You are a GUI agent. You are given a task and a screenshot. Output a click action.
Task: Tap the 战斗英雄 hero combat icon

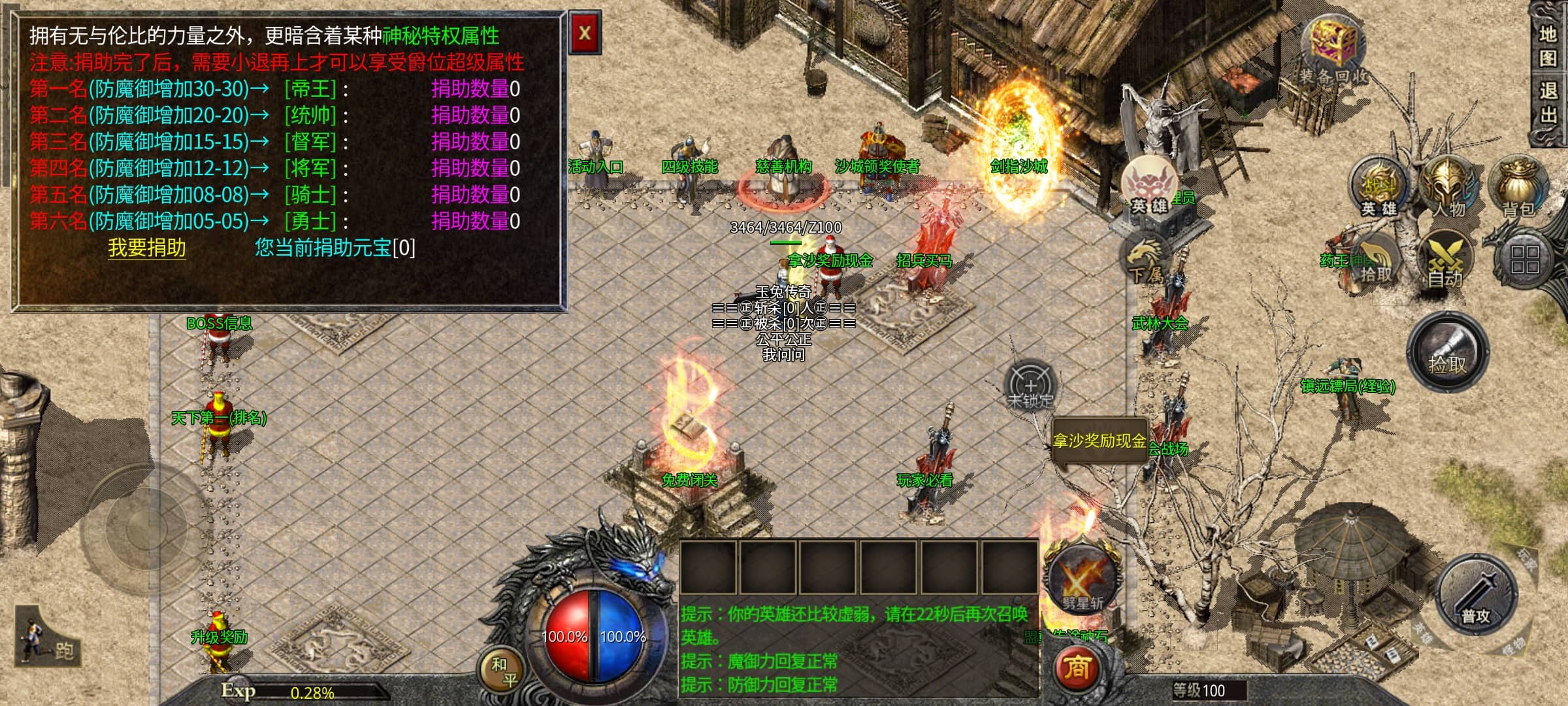pyautogui.click(x=1379, y=188)
